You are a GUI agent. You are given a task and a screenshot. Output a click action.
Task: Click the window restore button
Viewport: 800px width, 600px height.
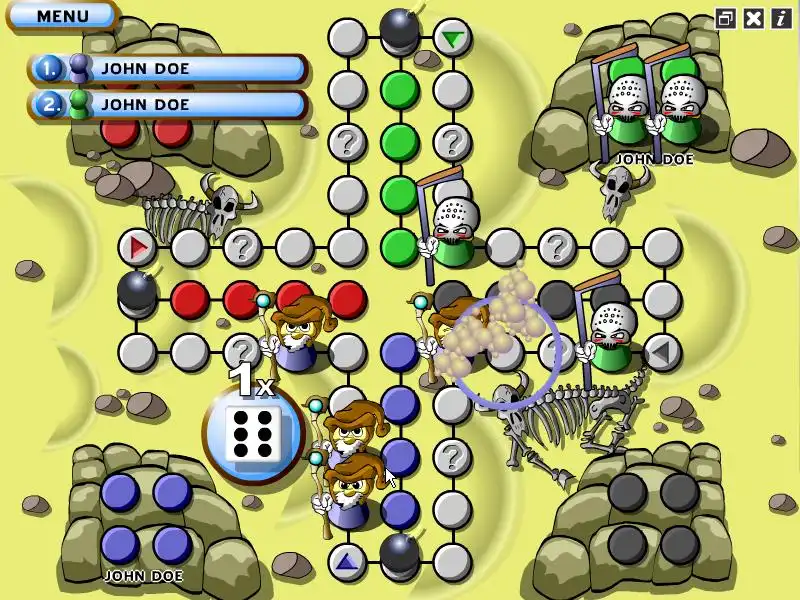point(726,18)
